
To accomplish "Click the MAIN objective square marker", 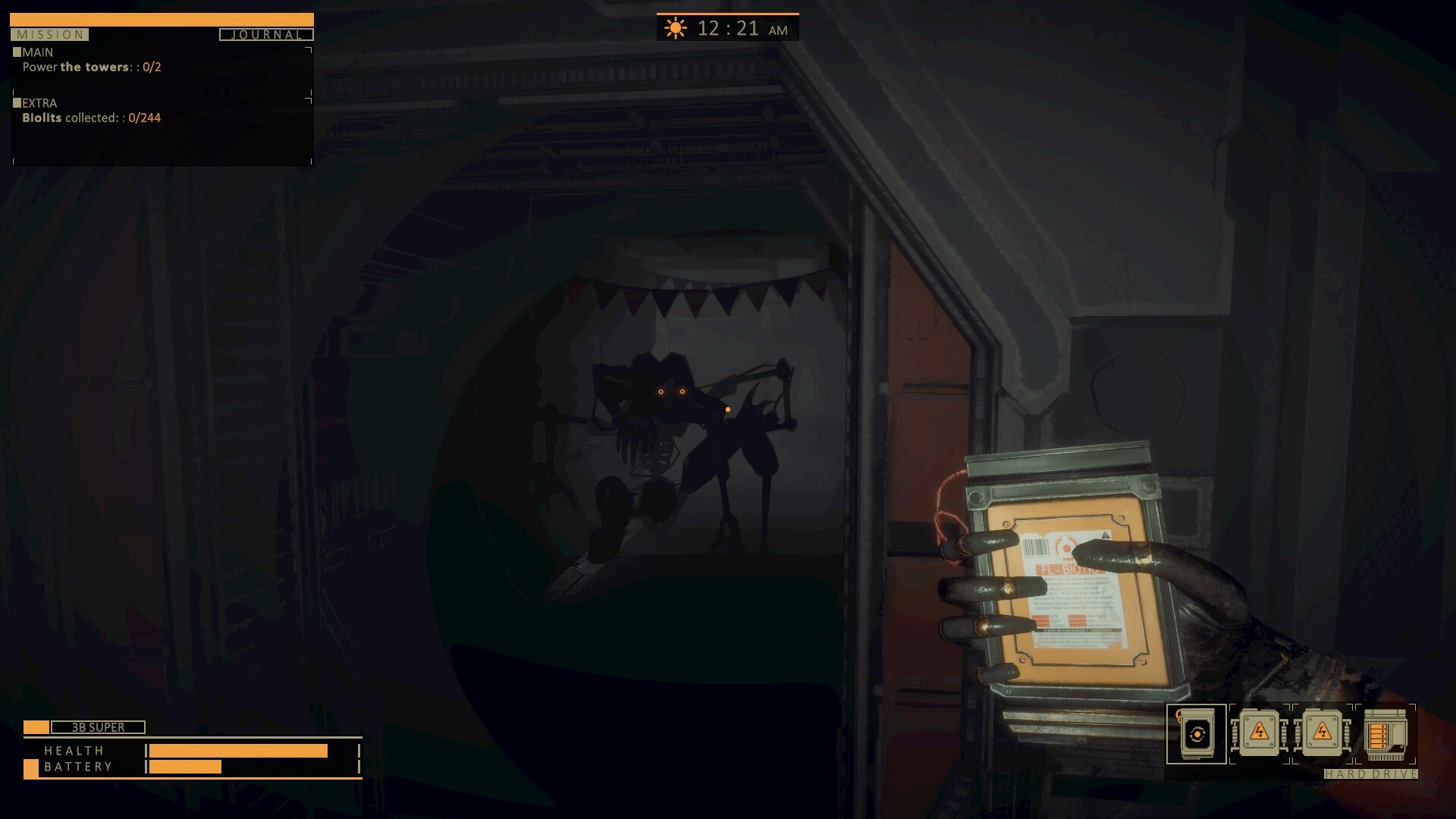I will click(x=17, y=52).
